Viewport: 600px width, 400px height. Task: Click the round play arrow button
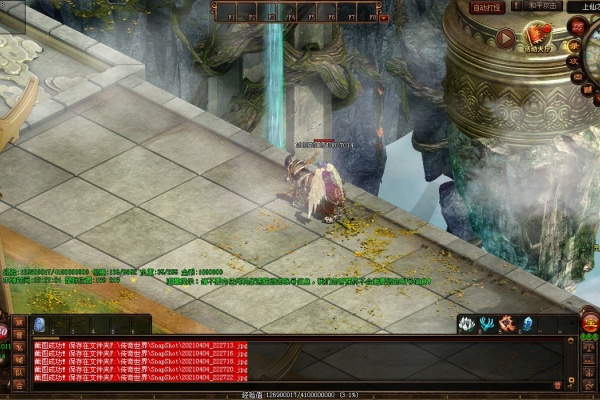point(505,40)
